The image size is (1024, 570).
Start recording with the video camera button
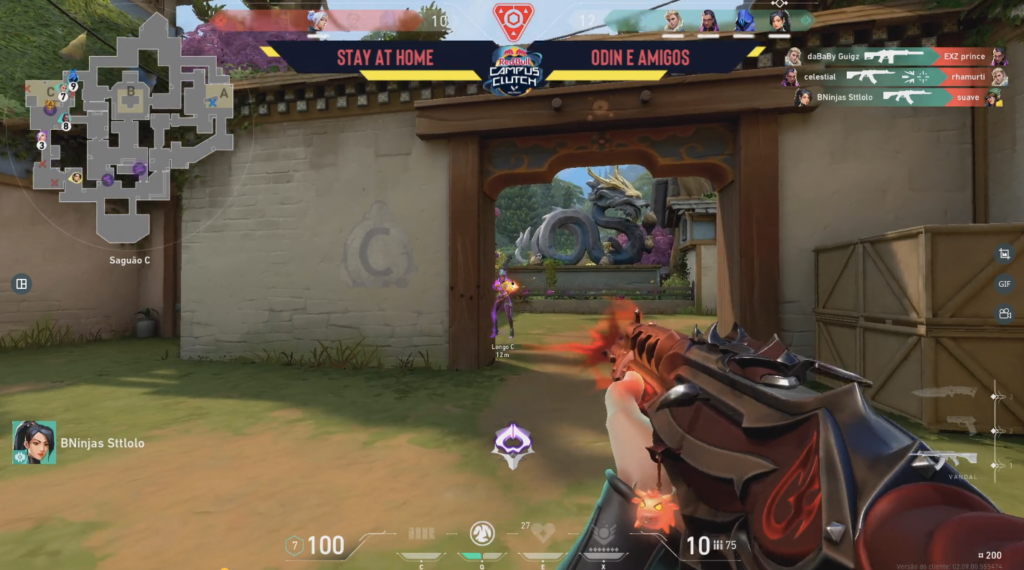point(1004,314)
